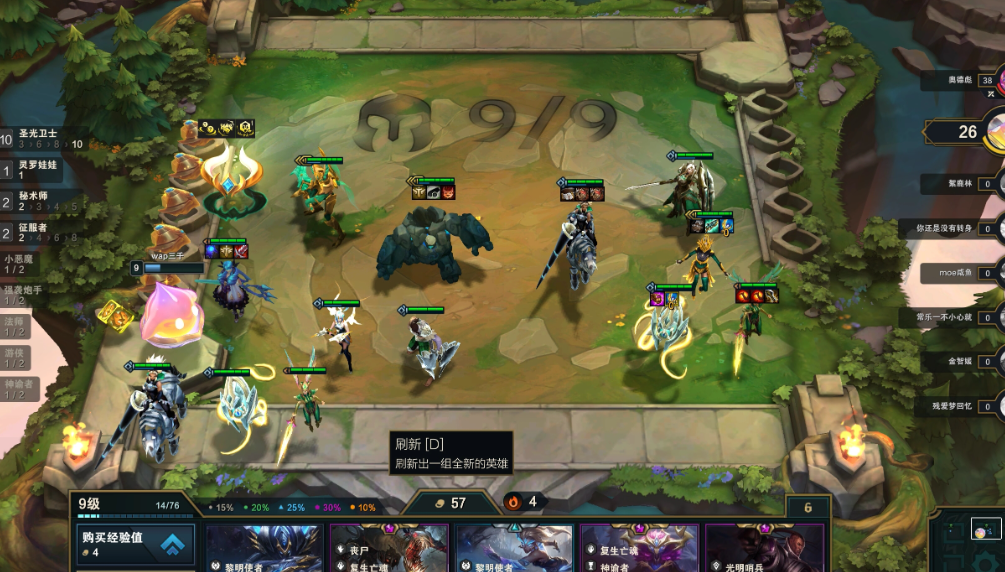Open the 游侠 trait entry
The height and width of the screenshot is (572, 1005).
16,357
